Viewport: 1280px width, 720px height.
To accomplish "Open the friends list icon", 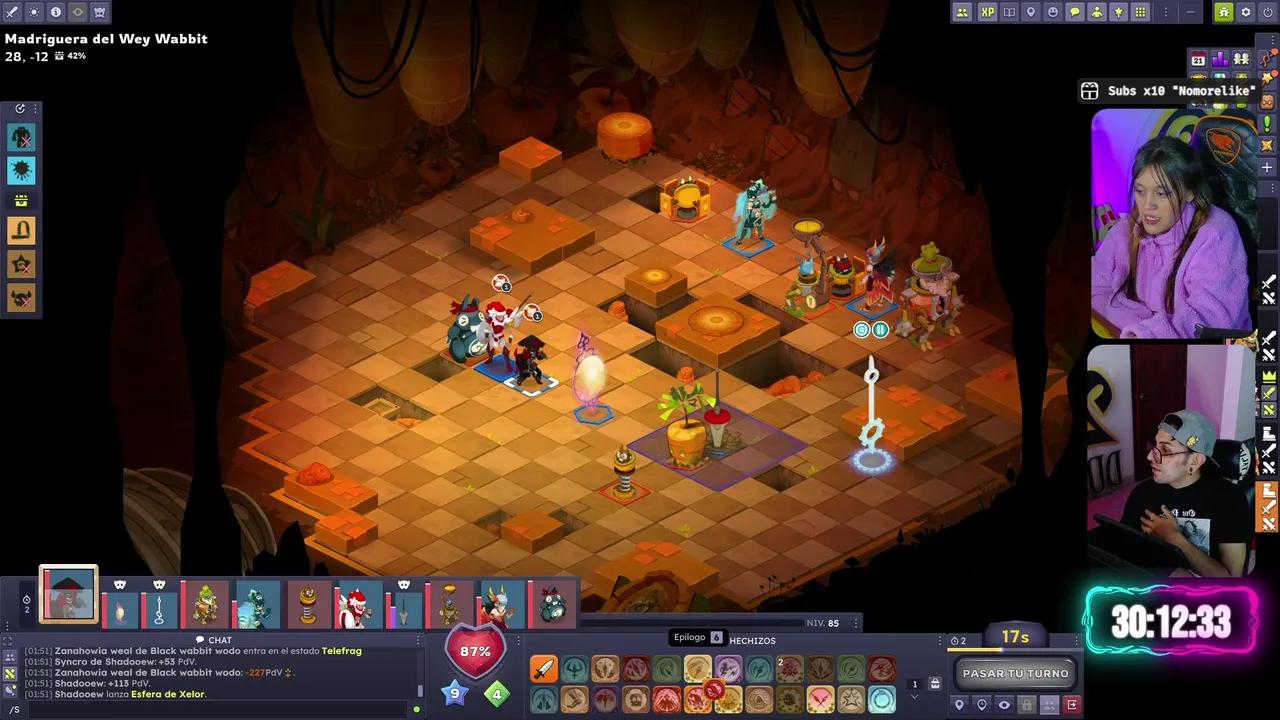I will click(962, 12).
